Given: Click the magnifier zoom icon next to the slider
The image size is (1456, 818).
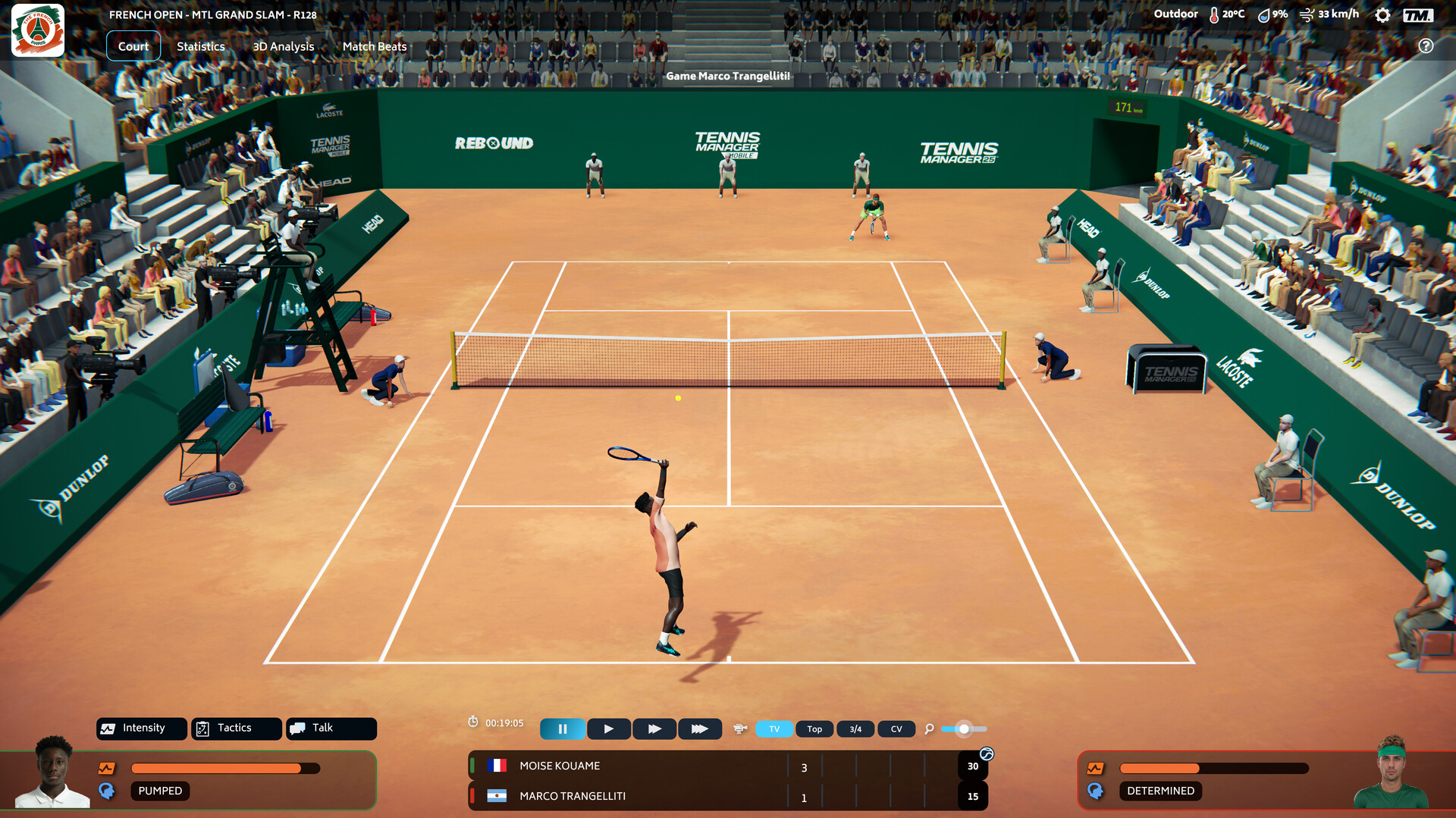Looking at the screenshot, I should tap(929, 729).
